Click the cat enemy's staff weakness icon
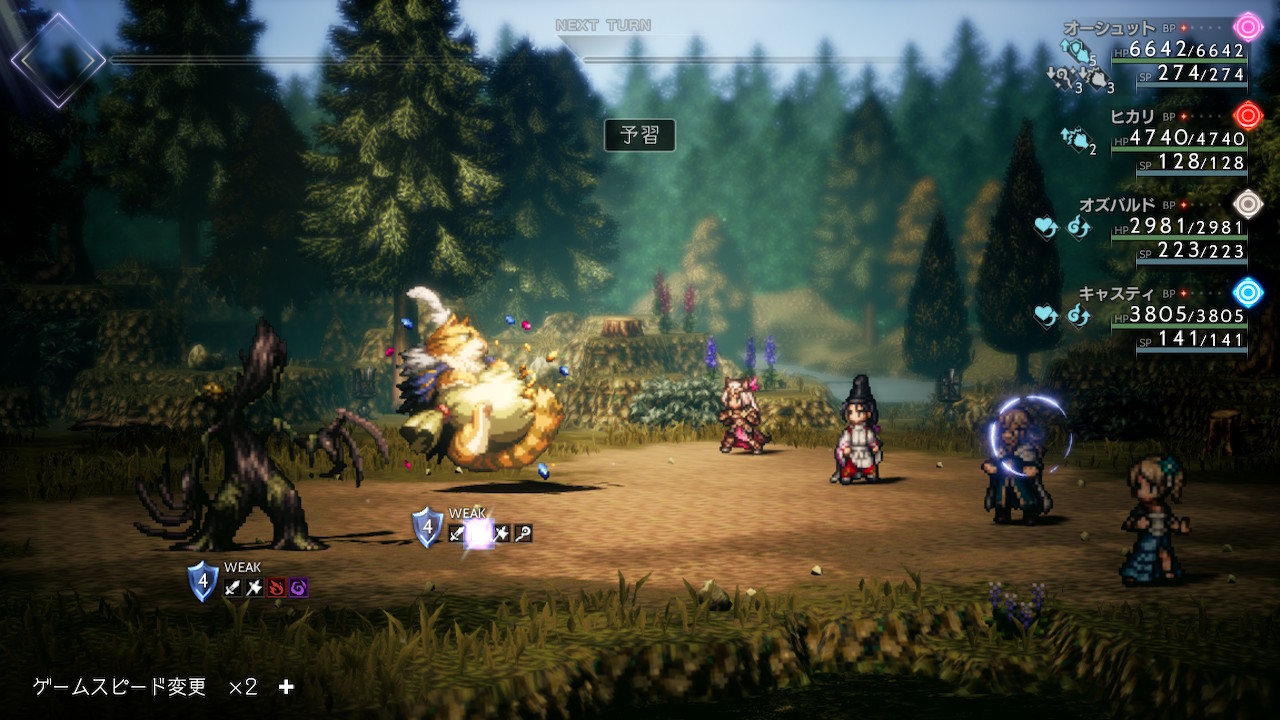 coord(522,534)
